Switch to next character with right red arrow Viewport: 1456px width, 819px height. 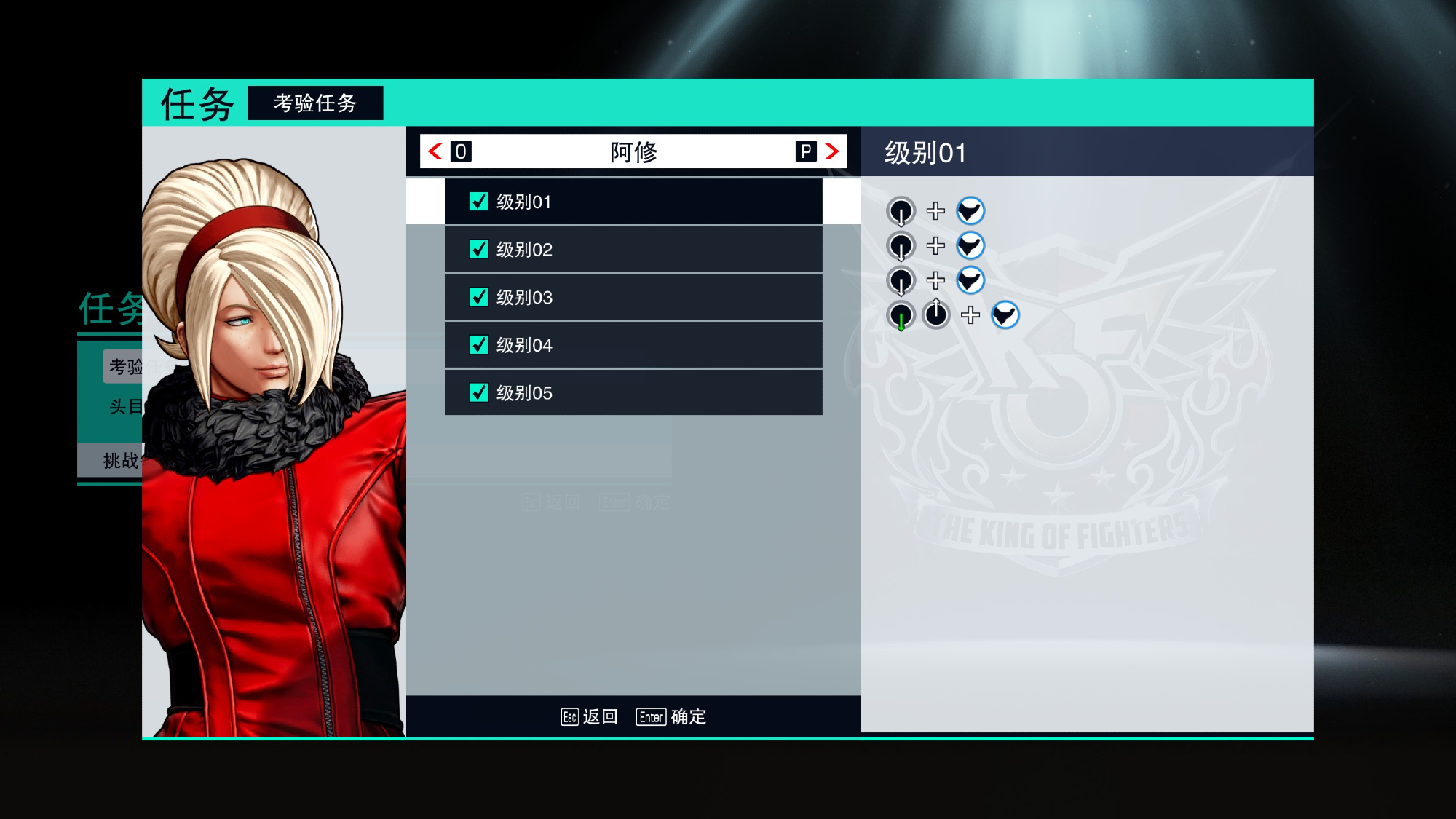pos(831,151)
